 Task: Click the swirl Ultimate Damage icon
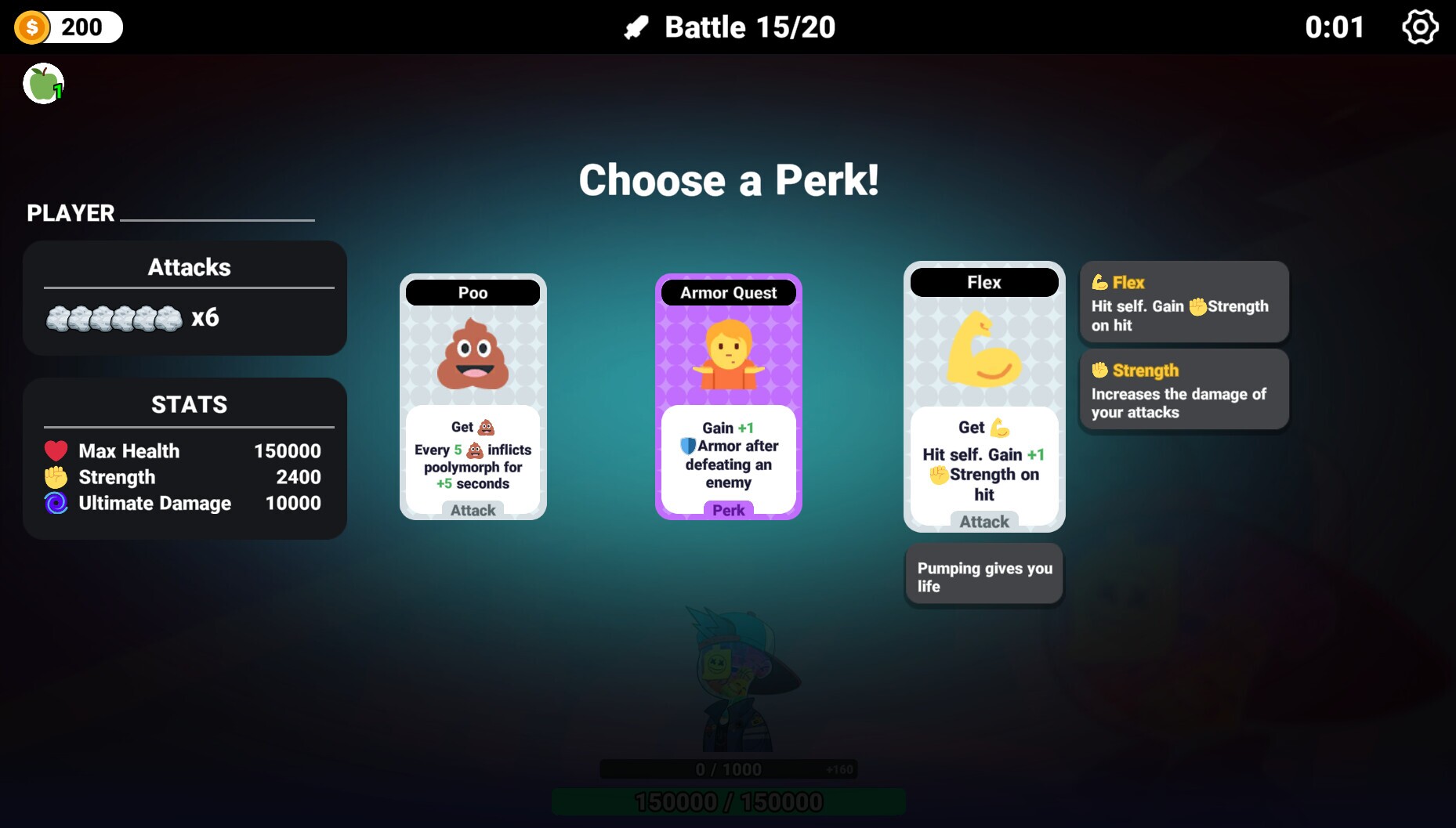pos(54,504)
